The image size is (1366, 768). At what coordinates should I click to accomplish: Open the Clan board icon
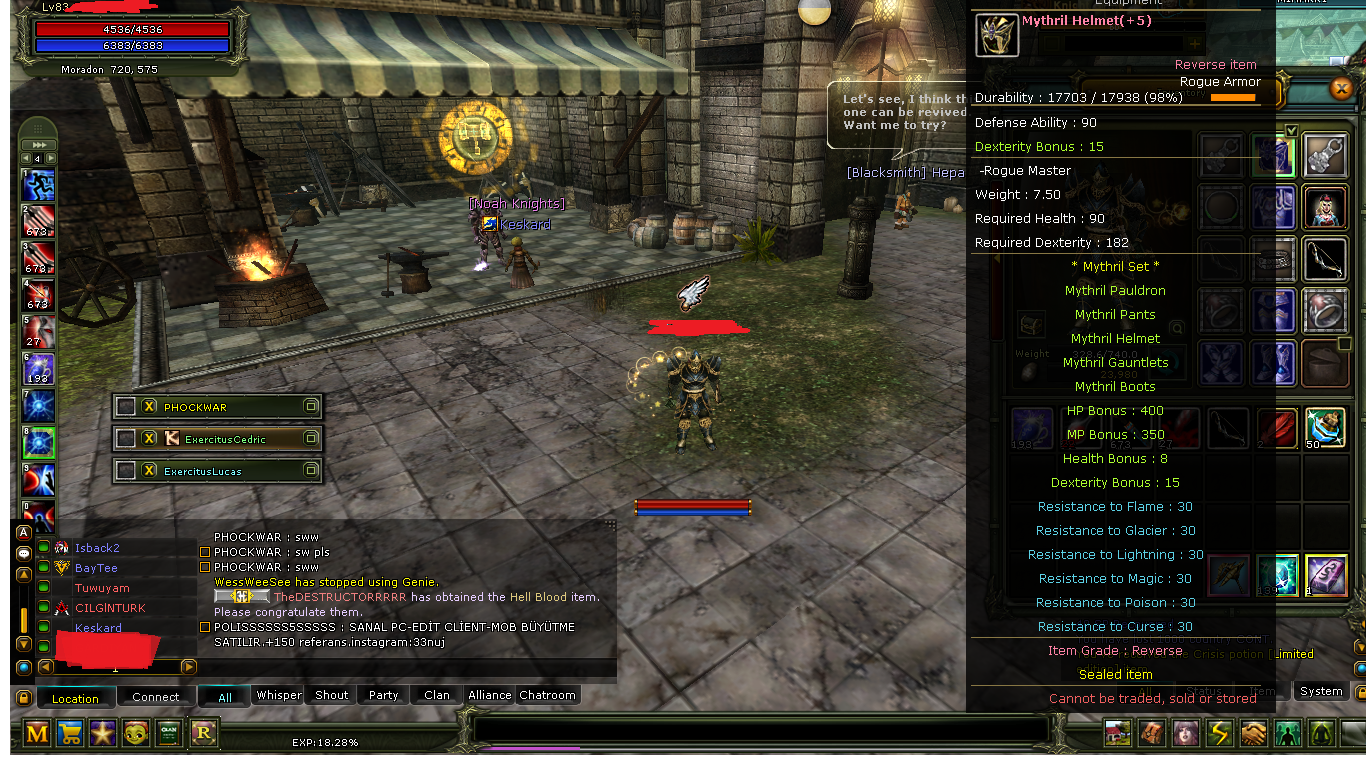tap(168, 733)
